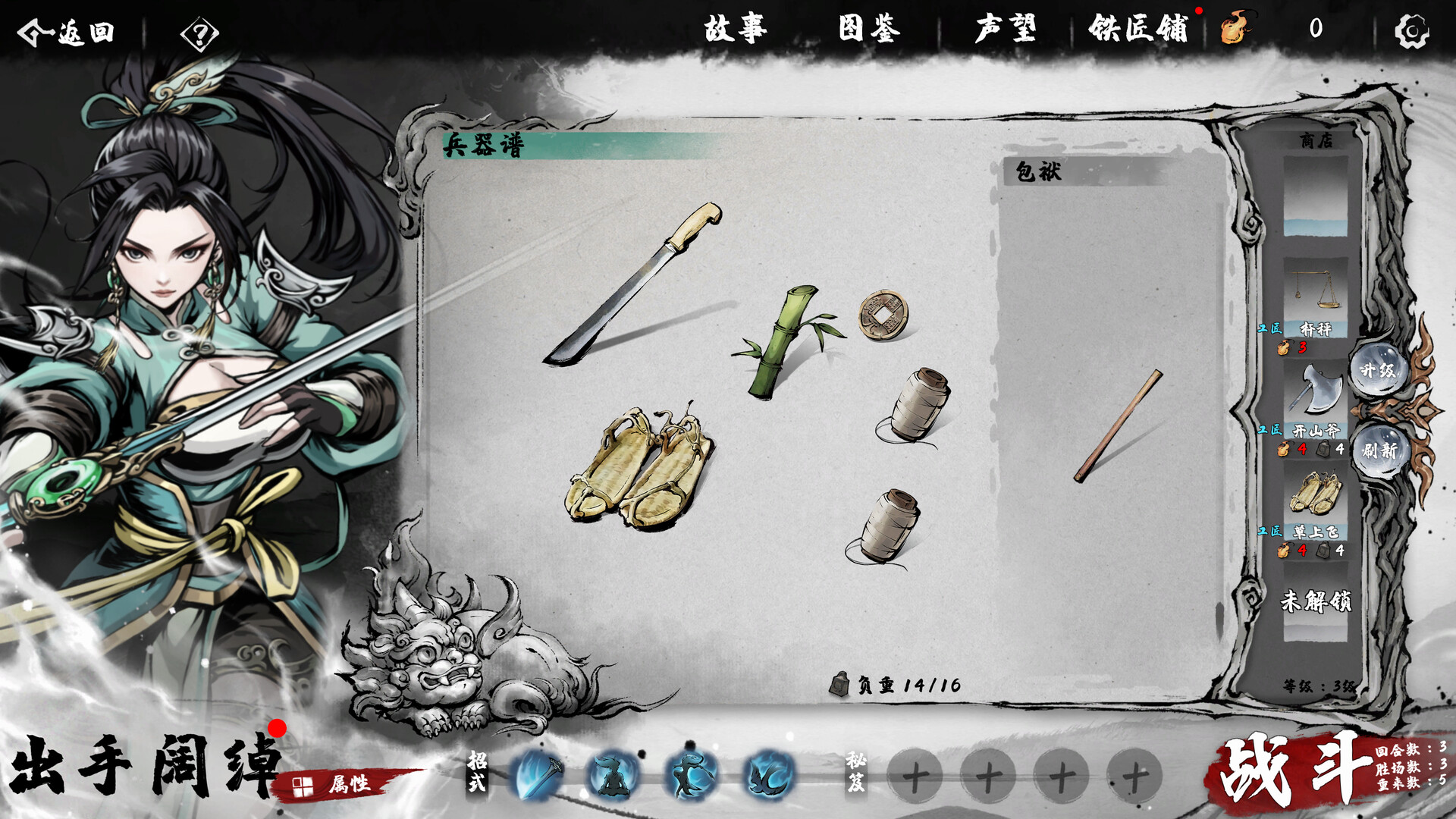
Task: Click the question mark help icon
Action: (199, 33)
